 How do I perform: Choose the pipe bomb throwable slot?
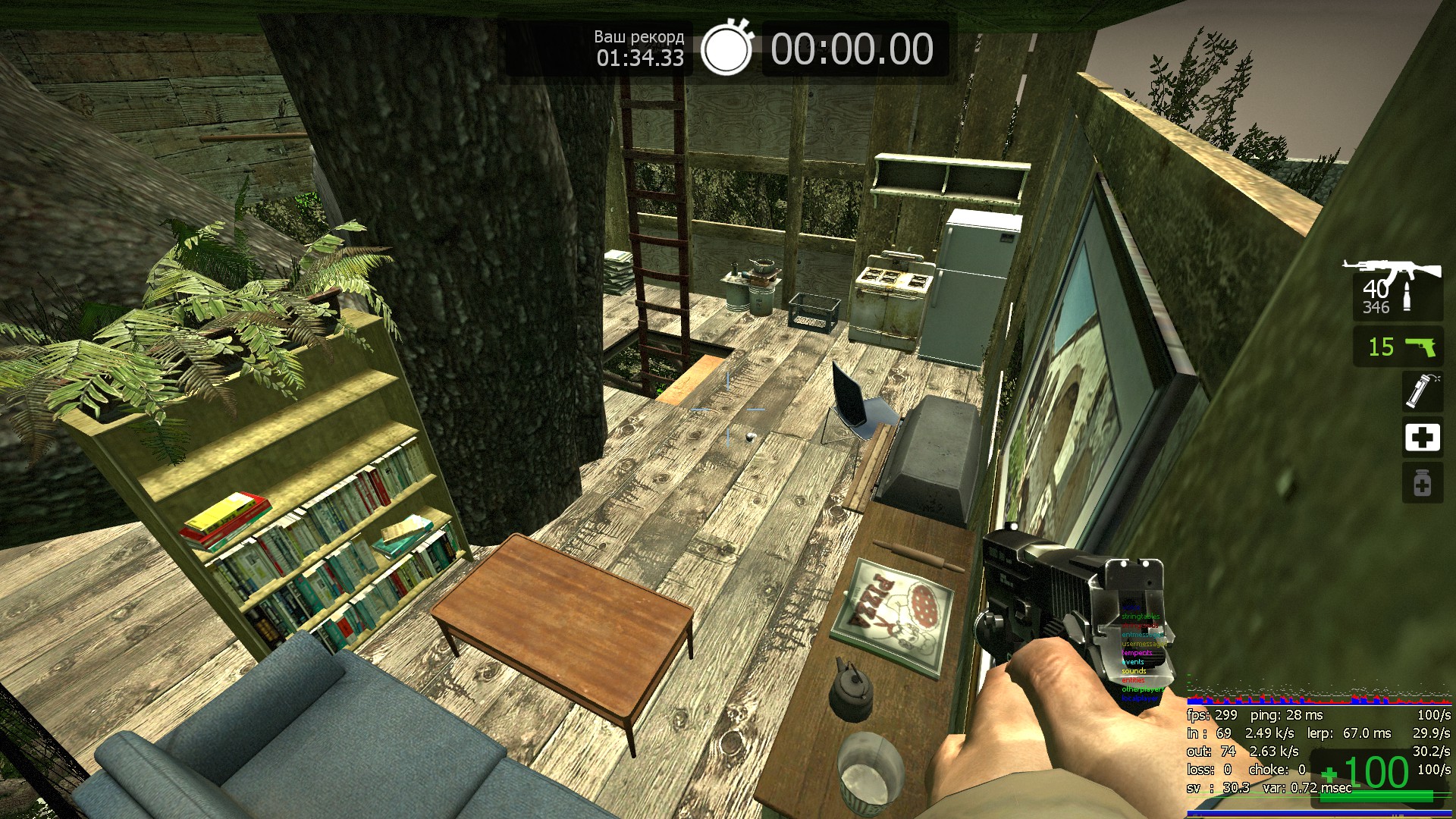pos(1422,391)
